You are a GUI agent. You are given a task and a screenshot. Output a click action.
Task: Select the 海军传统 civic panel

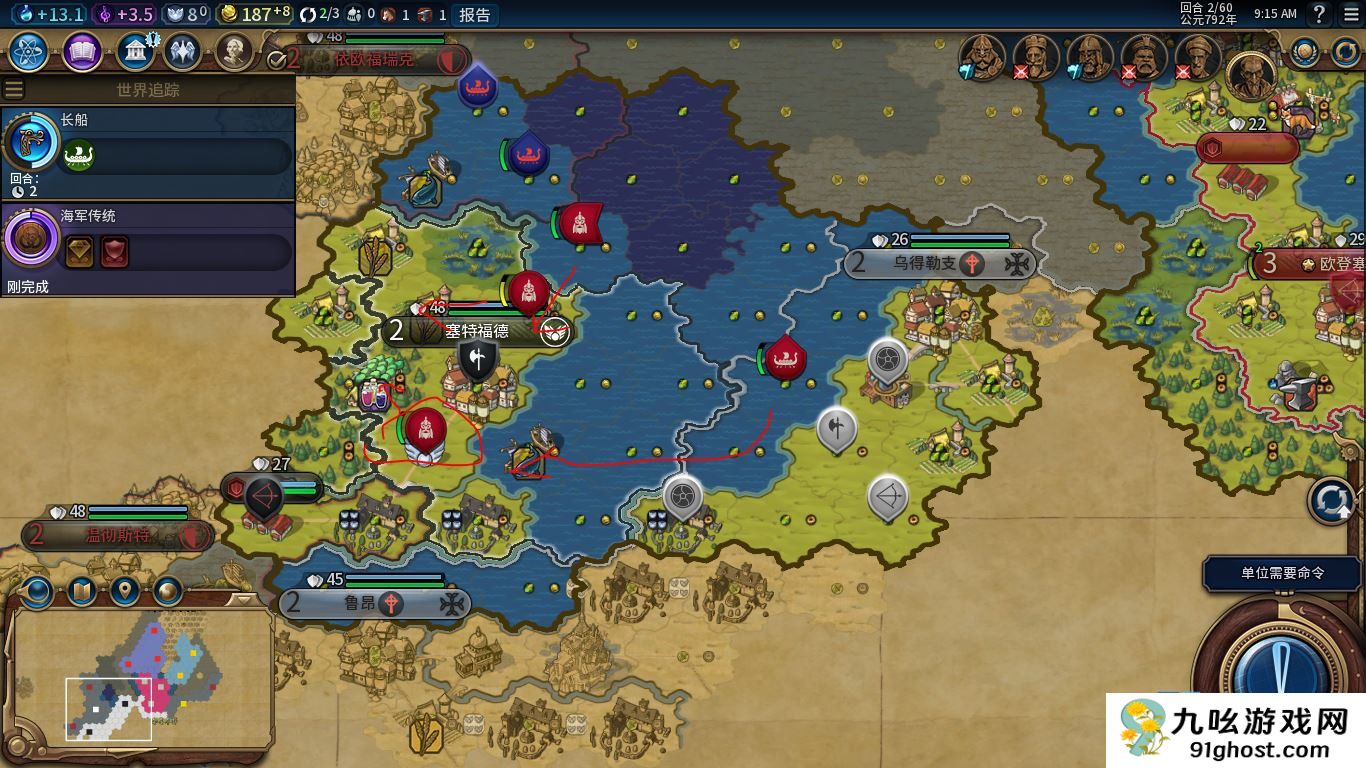pos(148,249)
